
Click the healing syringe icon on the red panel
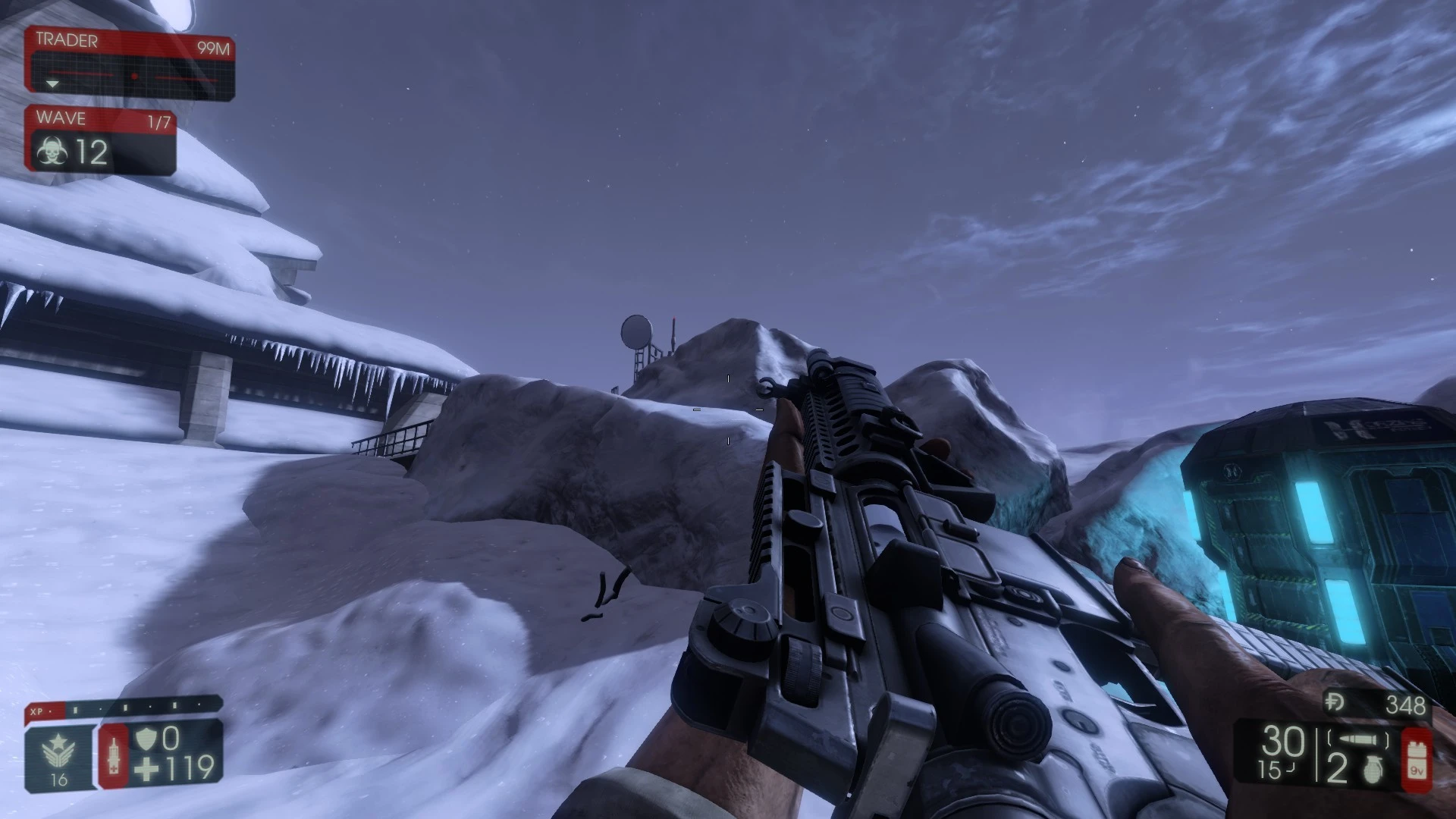pos(114,755)
